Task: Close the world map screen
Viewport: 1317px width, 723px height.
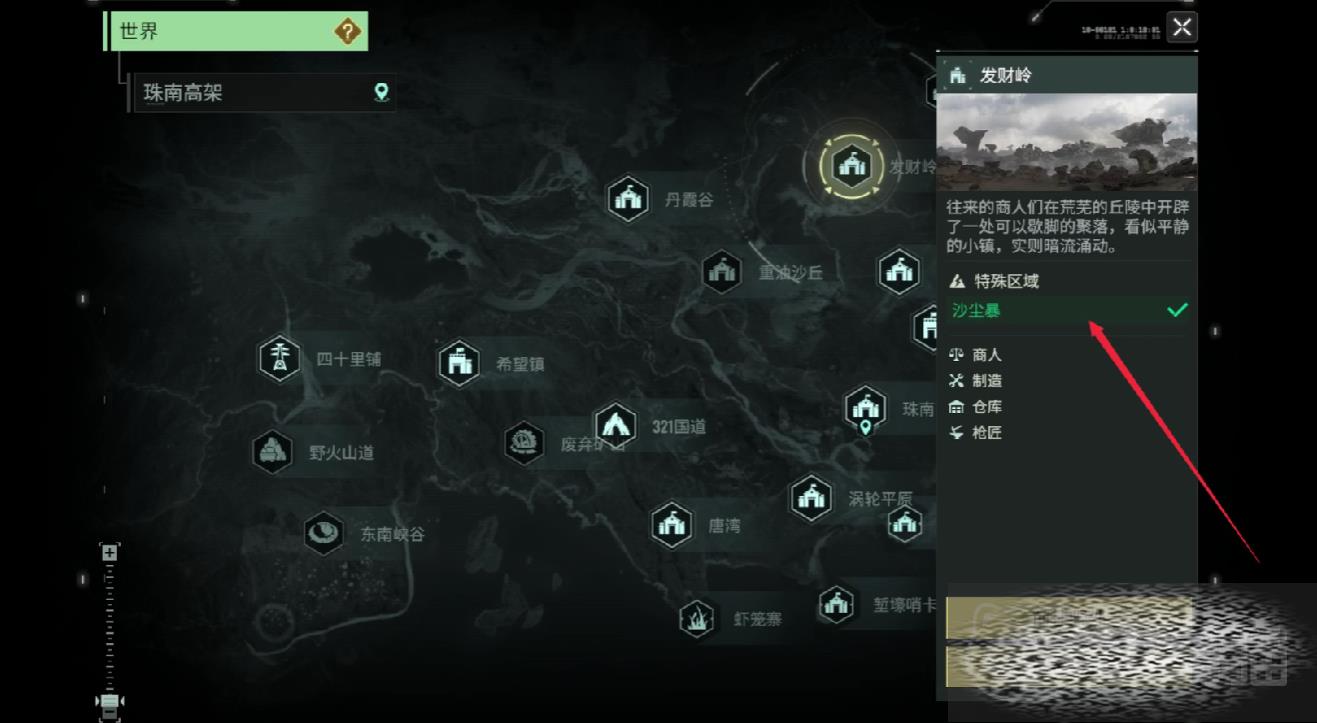Action: click(x=1182, y=28)
